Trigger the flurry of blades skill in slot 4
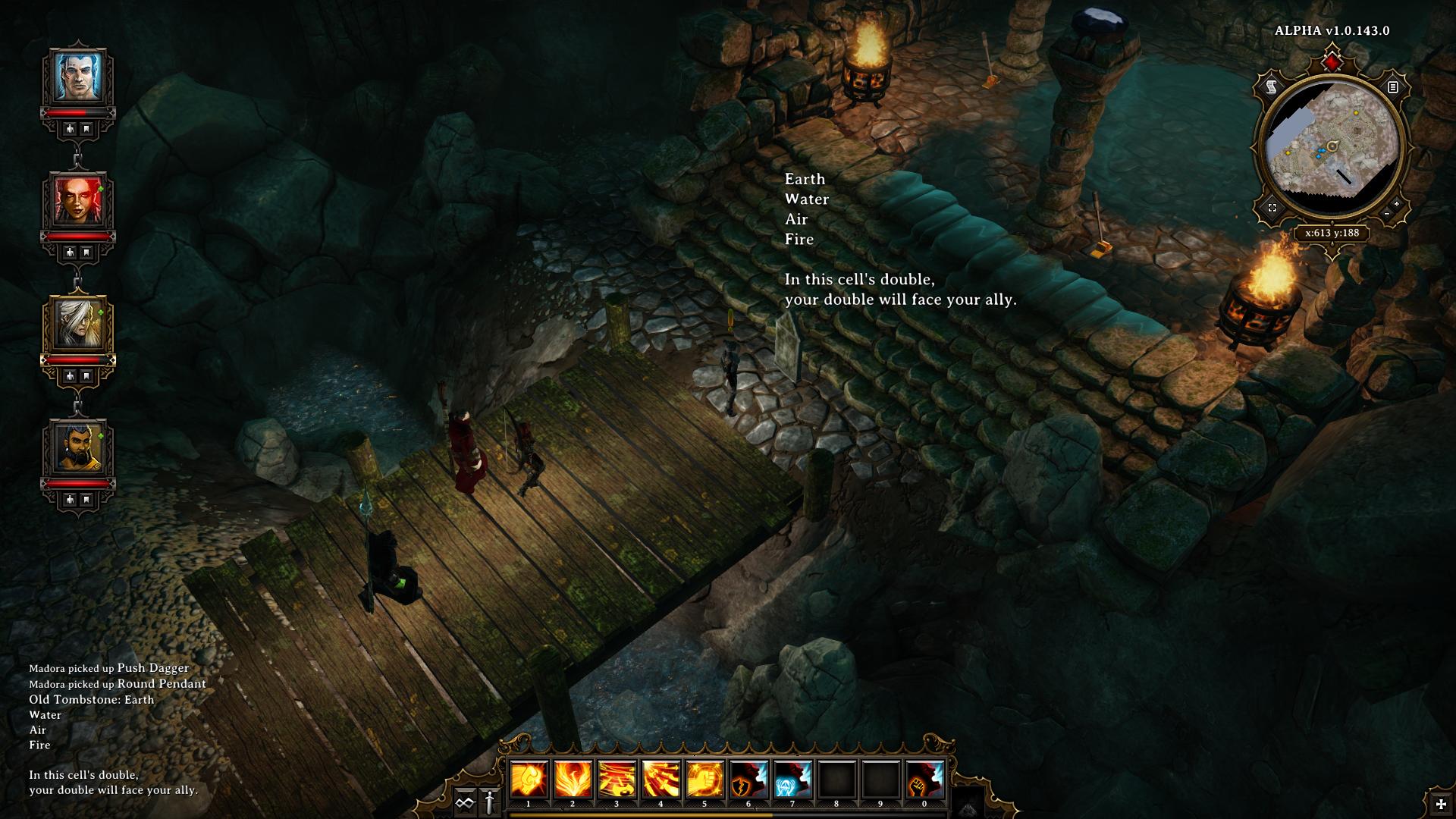Viewport: 1456px width, 819px height. point(661,780)
